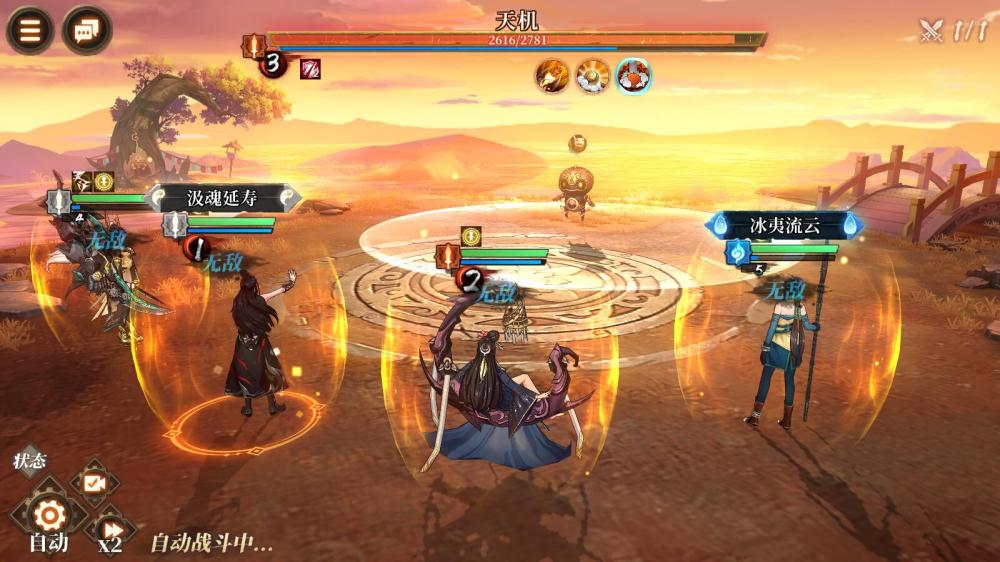
Task: Inspect the boss's fiery orange skill icon
Action: pos(551,76)
